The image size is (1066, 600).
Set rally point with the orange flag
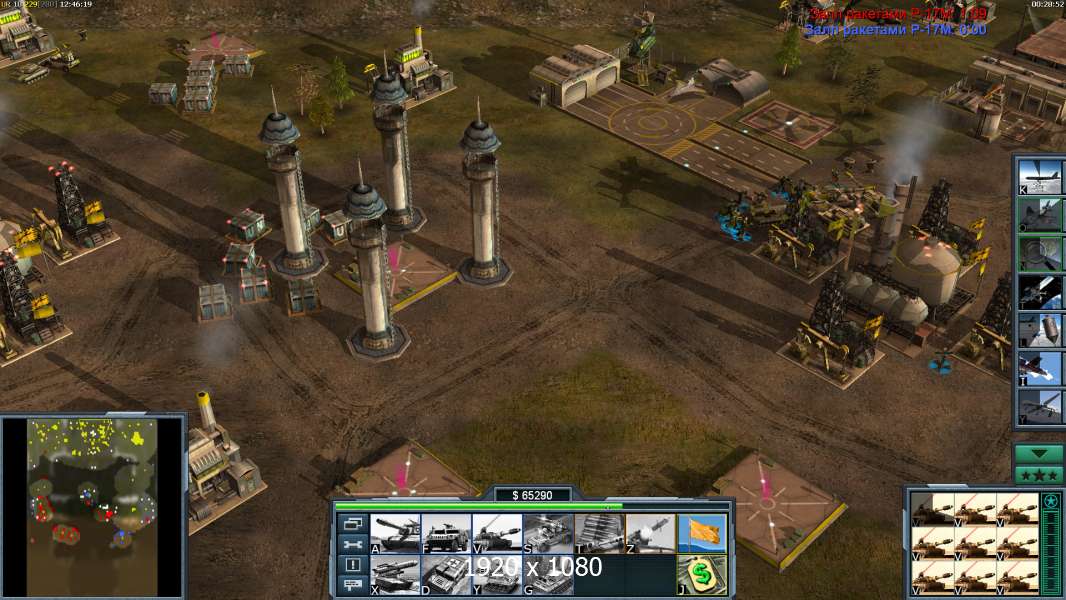(x=701, y=533)
